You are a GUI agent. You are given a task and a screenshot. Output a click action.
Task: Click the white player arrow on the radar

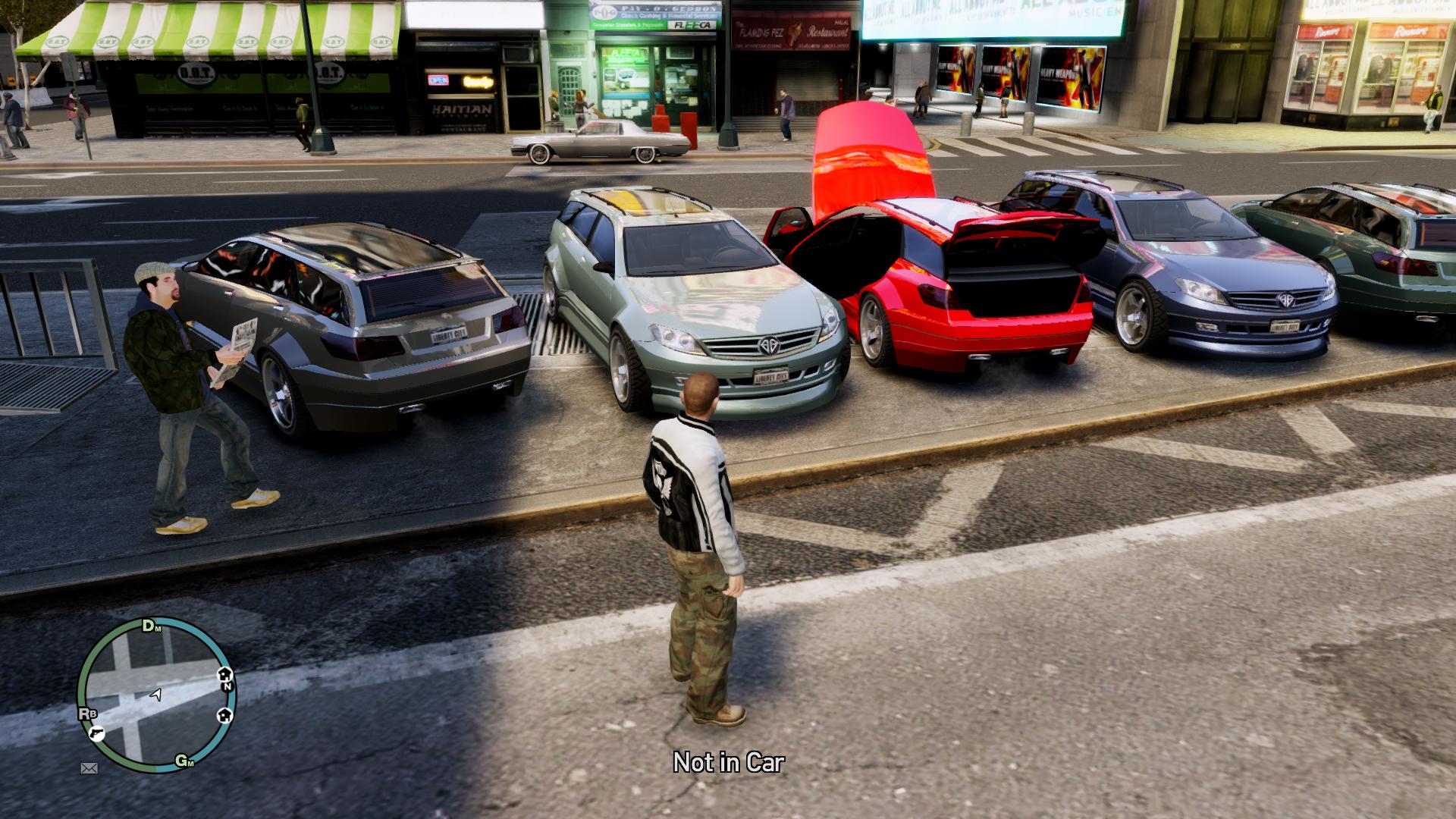click(156, 694)
